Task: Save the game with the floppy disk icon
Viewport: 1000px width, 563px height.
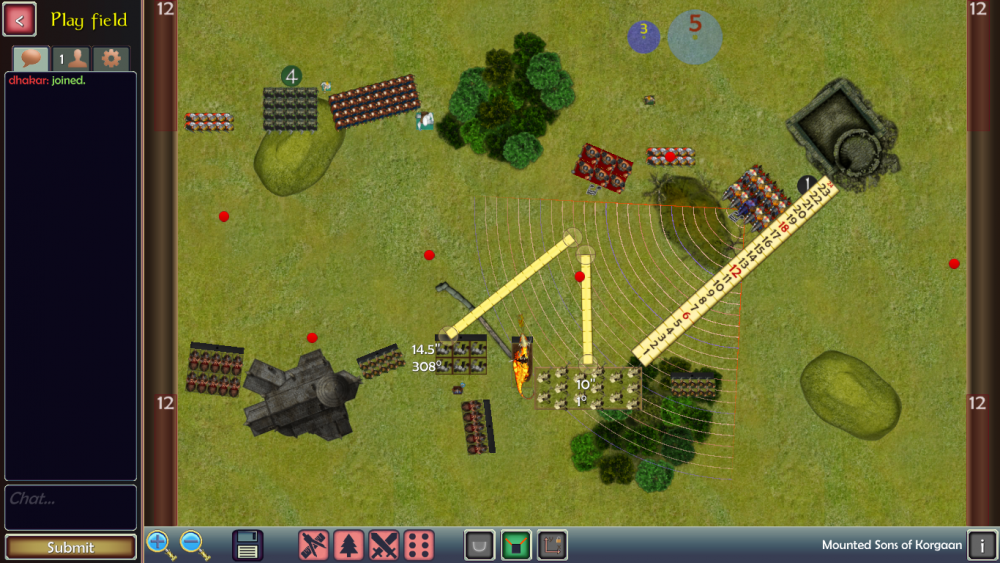Action: (x=248, y=545)
